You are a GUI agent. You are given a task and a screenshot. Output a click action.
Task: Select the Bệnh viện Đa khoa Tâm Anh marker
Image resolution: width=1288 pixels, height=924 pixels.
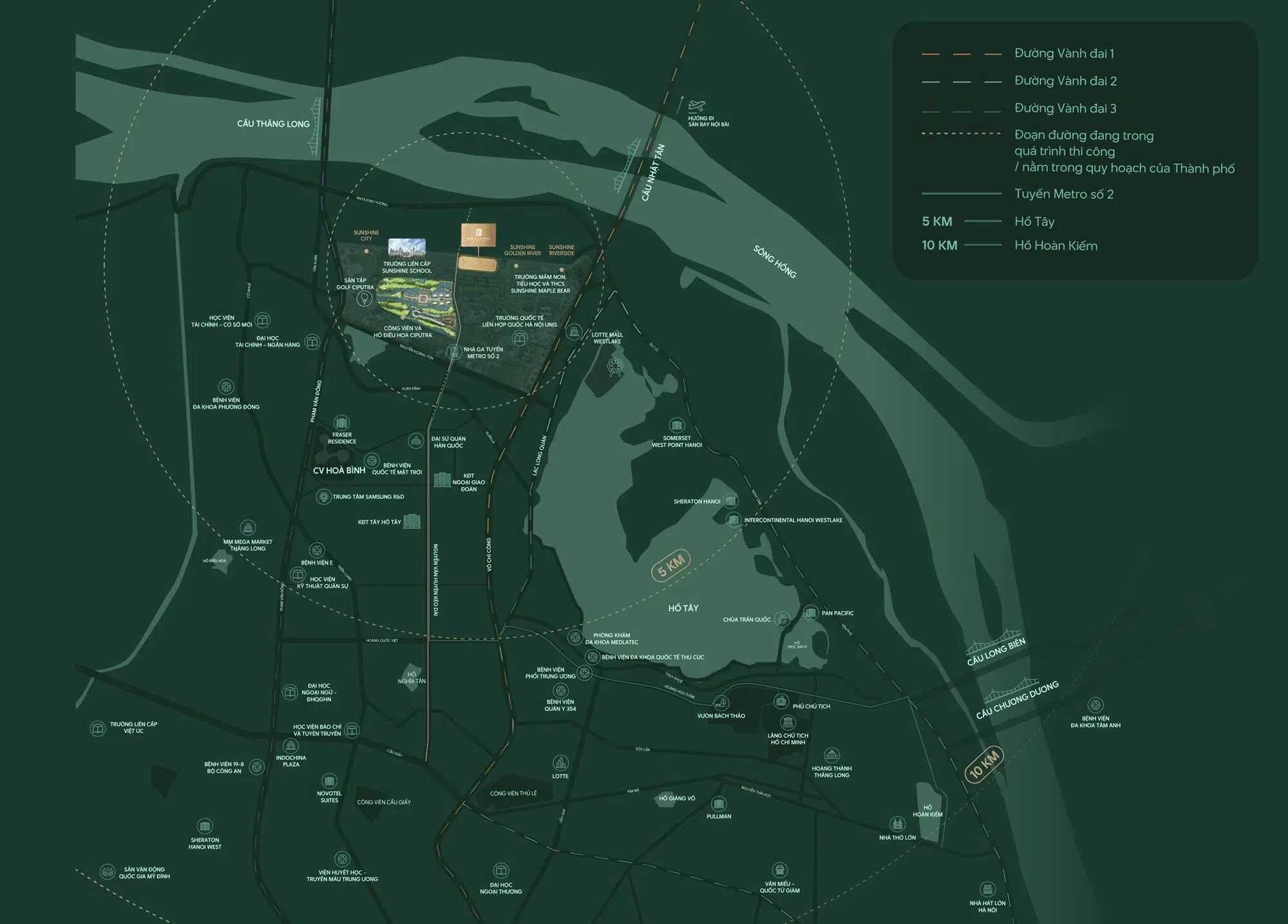point(1095,705)
